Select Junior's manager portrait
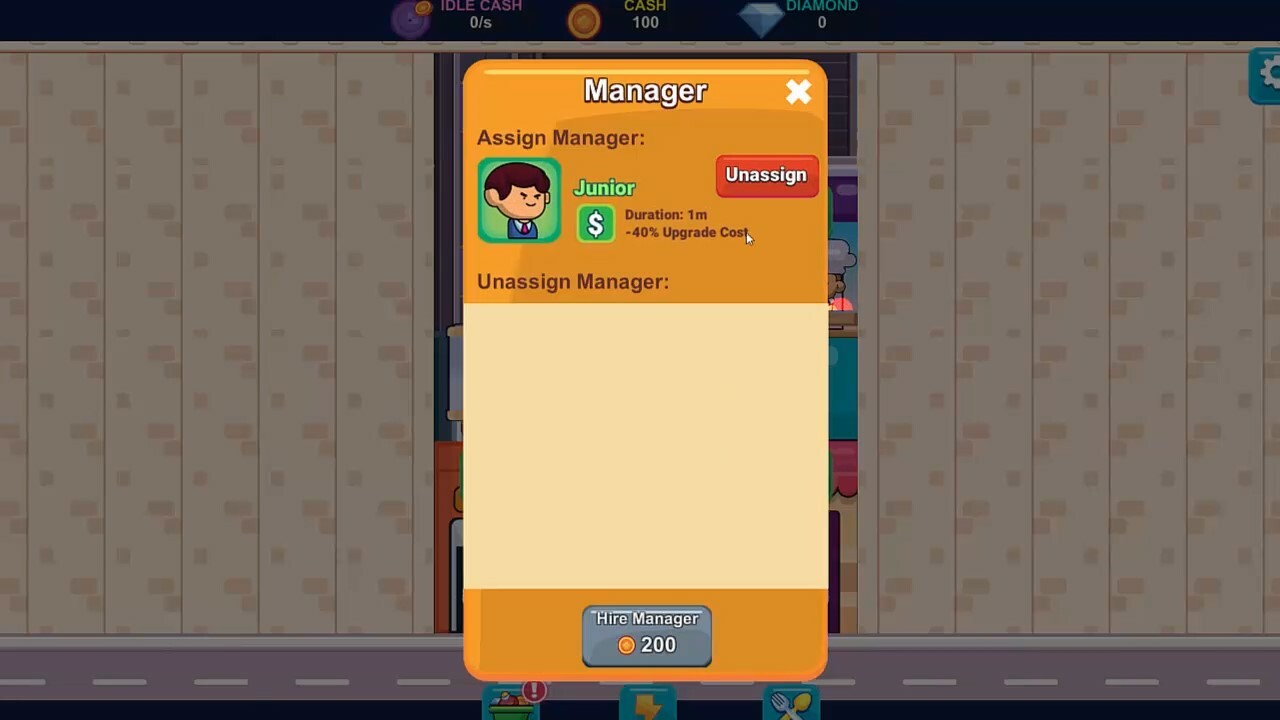 coord(519,199)
